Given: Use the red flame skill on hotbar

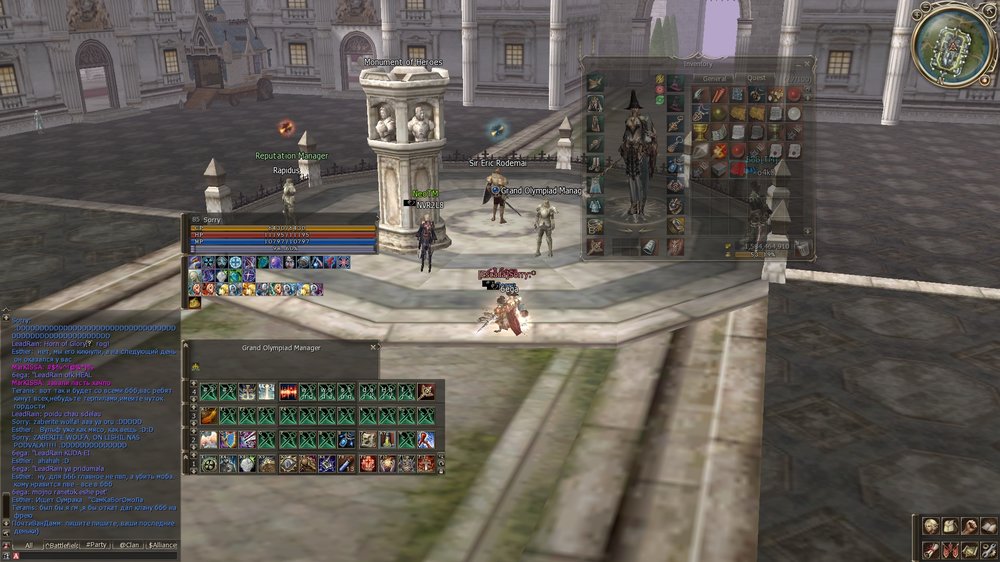Looking at the screenshot, I should [289, 392].
